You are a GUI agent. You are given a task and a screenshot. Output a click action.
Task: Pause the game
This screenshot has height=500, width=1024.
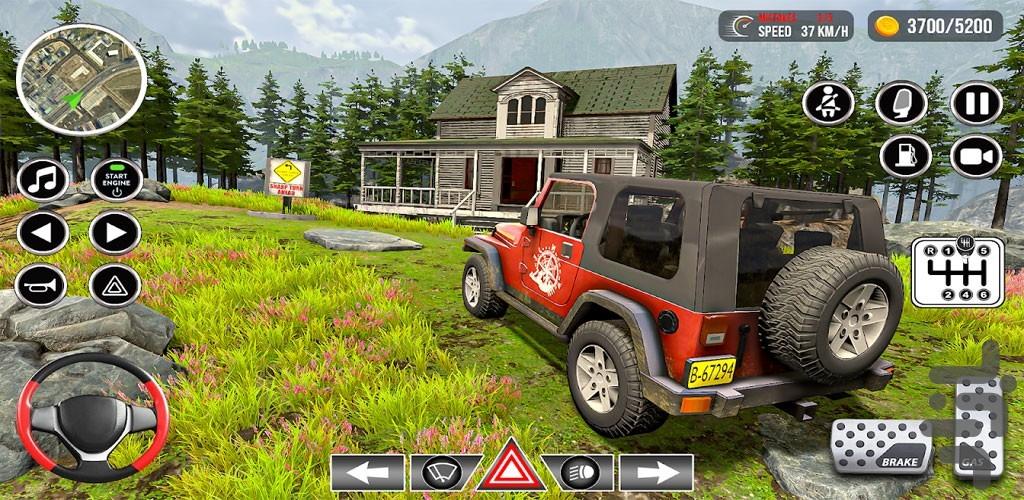point(976,103)
